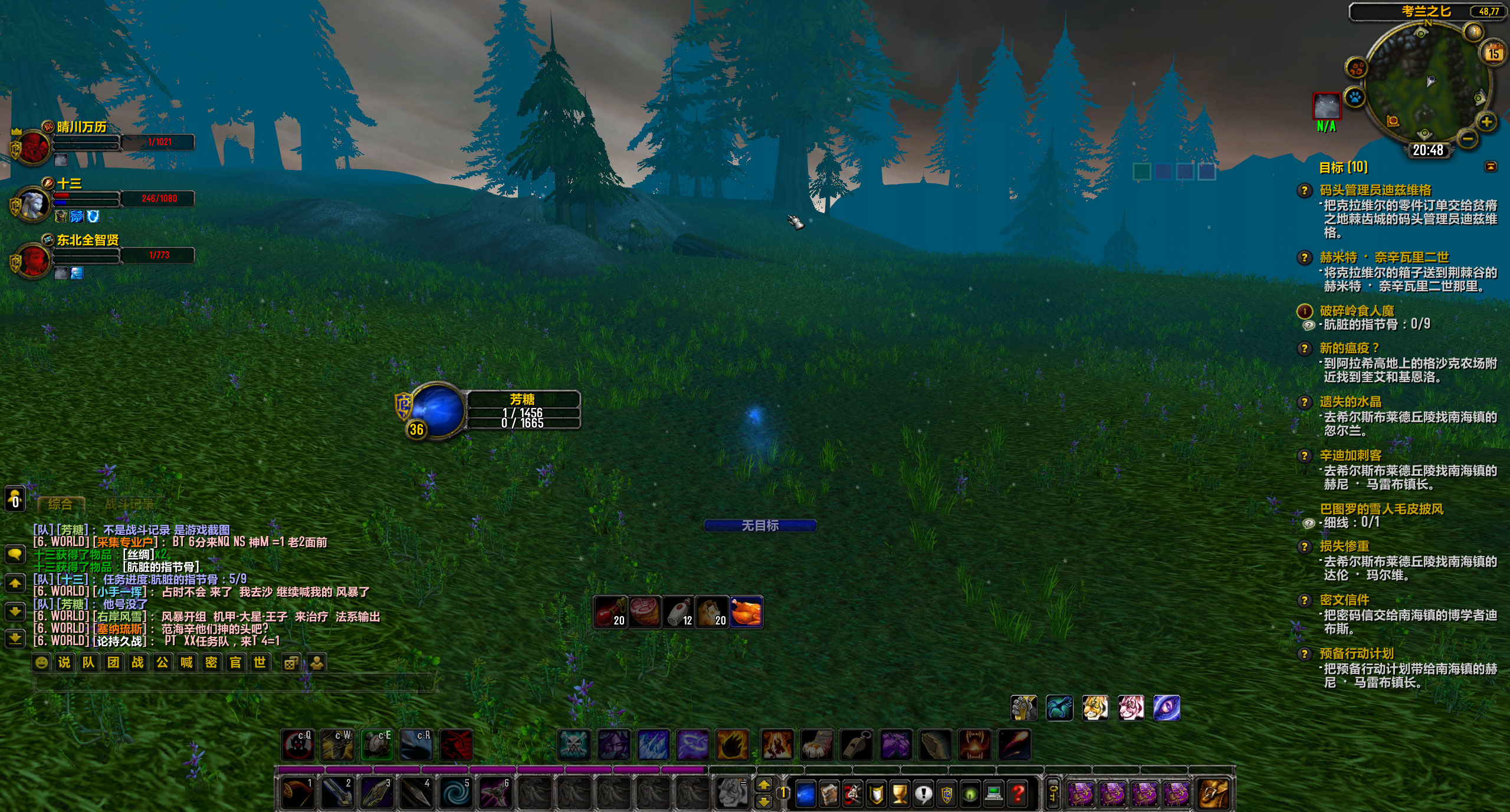The image size is (1510, 812).
Task: Open the spellbook from the micro menu
Action: pos(805,792)
